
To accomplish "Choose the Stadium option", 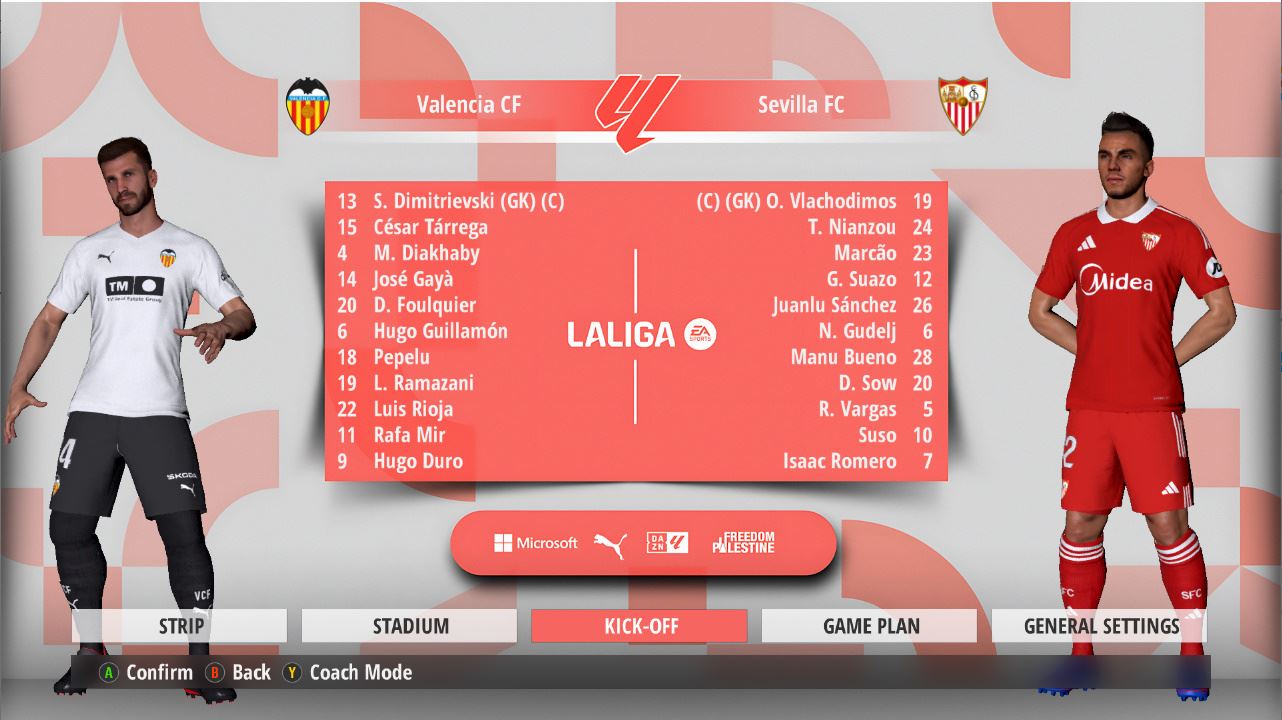I will [x=410, y=626].
